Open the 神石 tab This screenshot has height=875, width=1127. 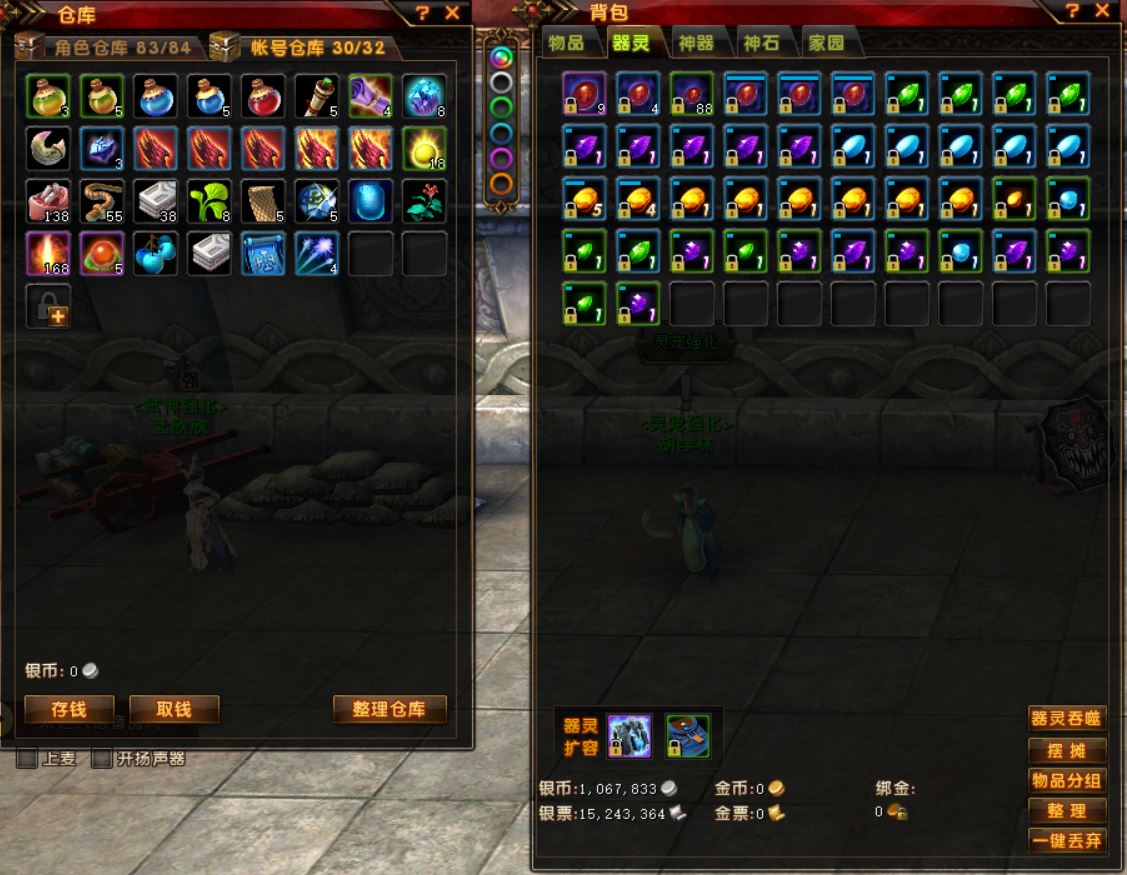[762, 44]
